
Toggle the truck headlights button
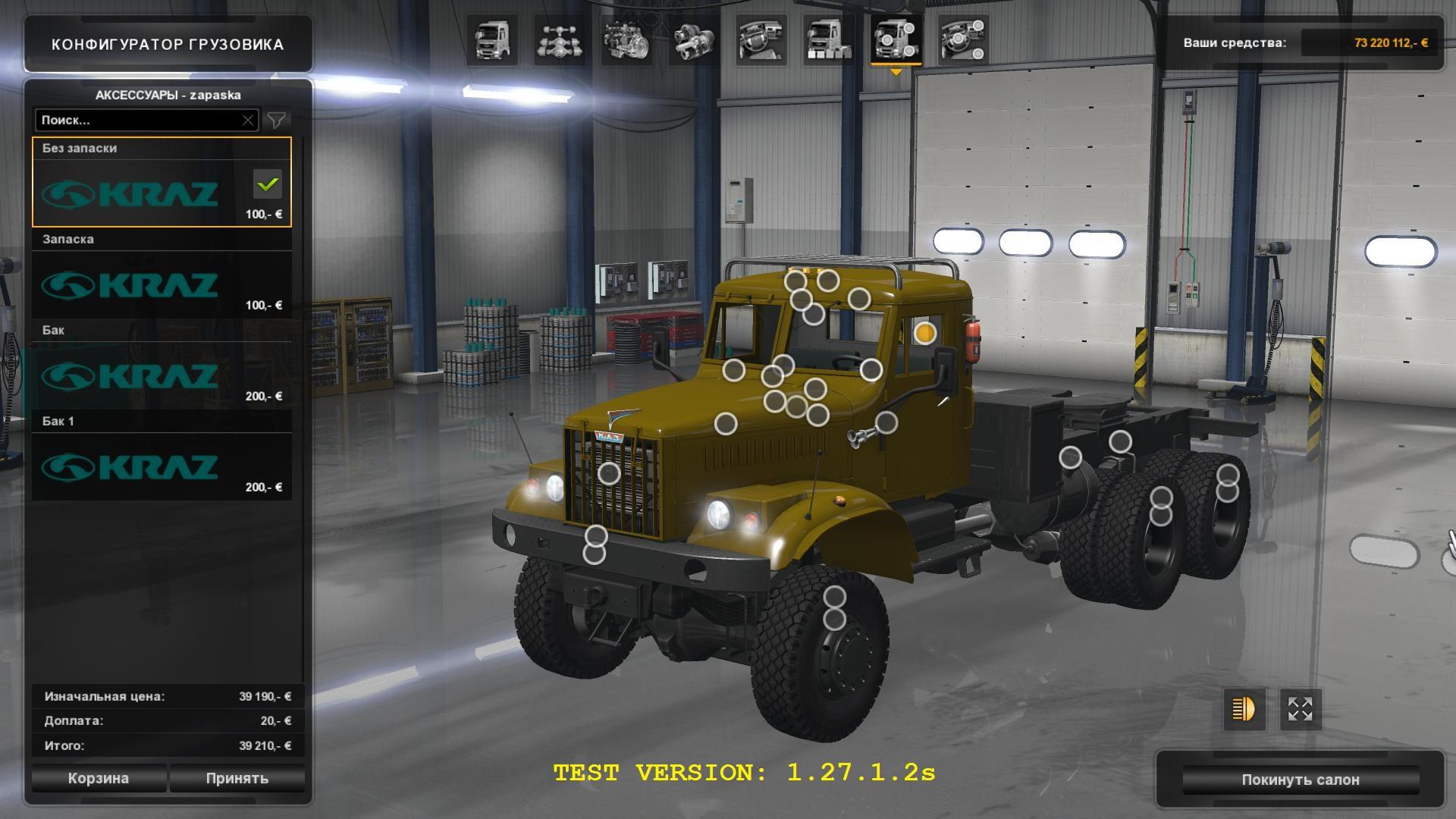click(x=1244, y=710)
